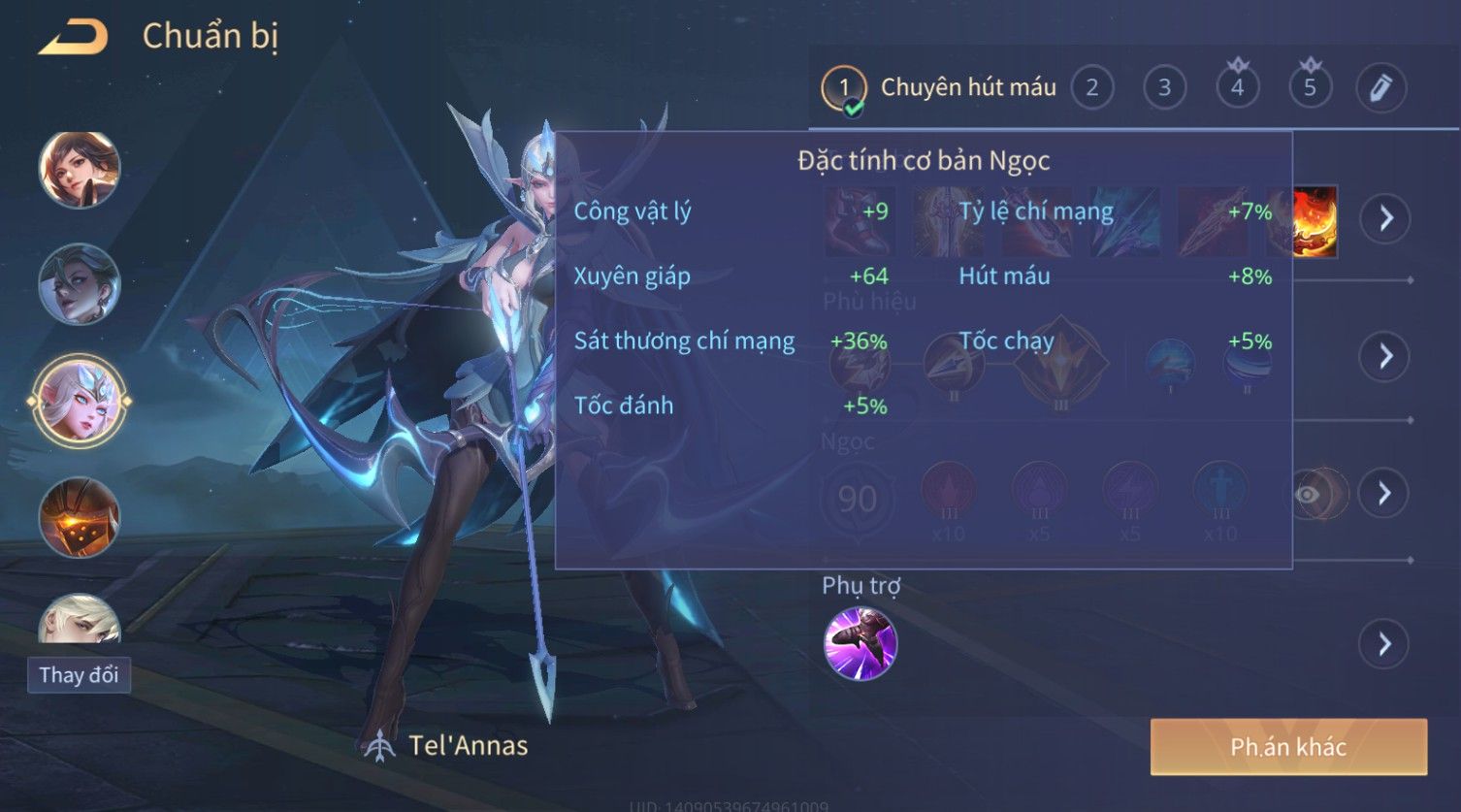The image size is (1461, 812).
Task: Choose the brown-haired female hero portrait
Action: coord(79,170)
